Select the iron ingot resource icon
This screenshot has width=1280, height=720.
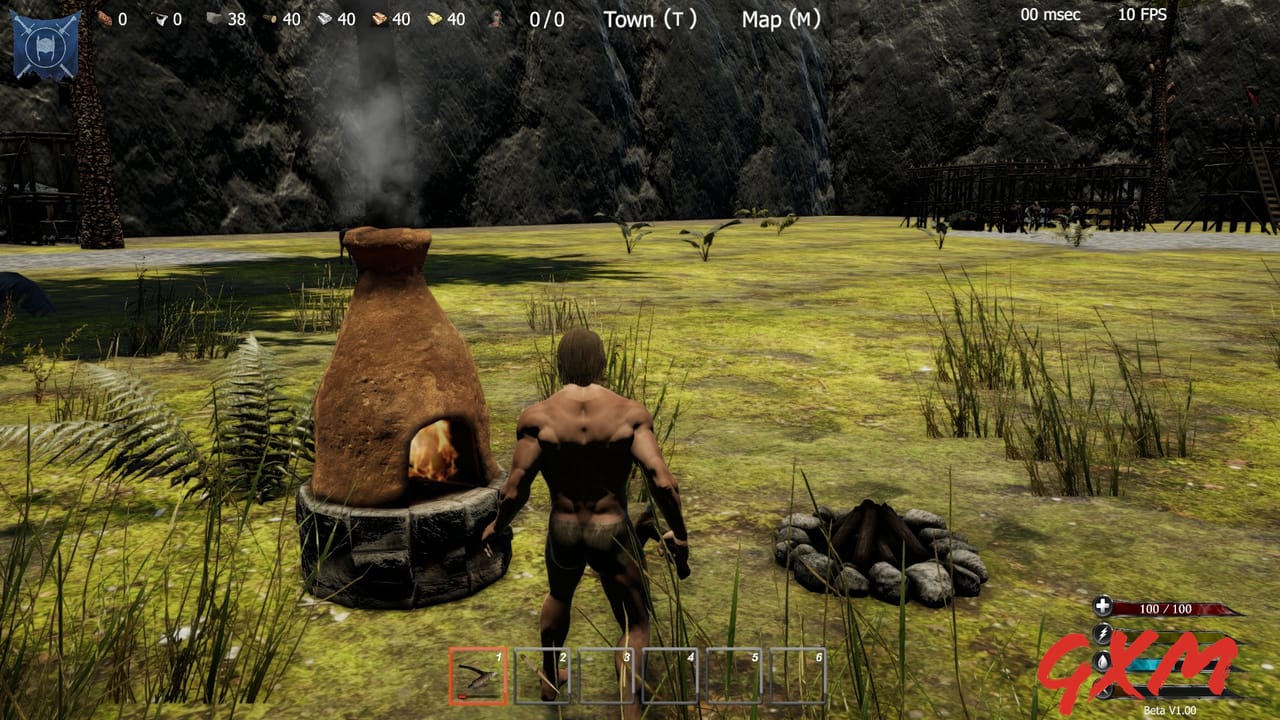[324, 18]
